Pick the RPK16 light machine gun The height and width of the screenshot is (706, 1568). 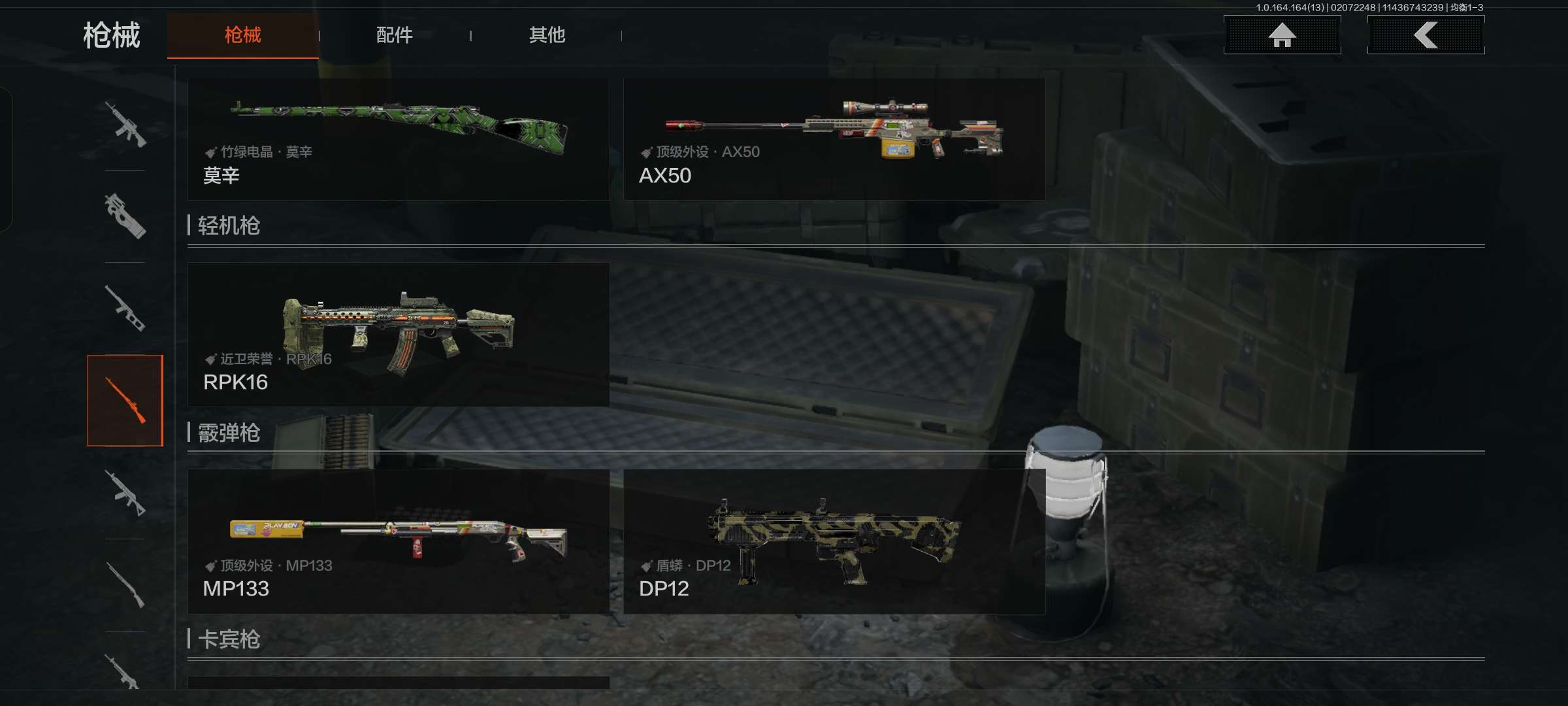point(399,335)
